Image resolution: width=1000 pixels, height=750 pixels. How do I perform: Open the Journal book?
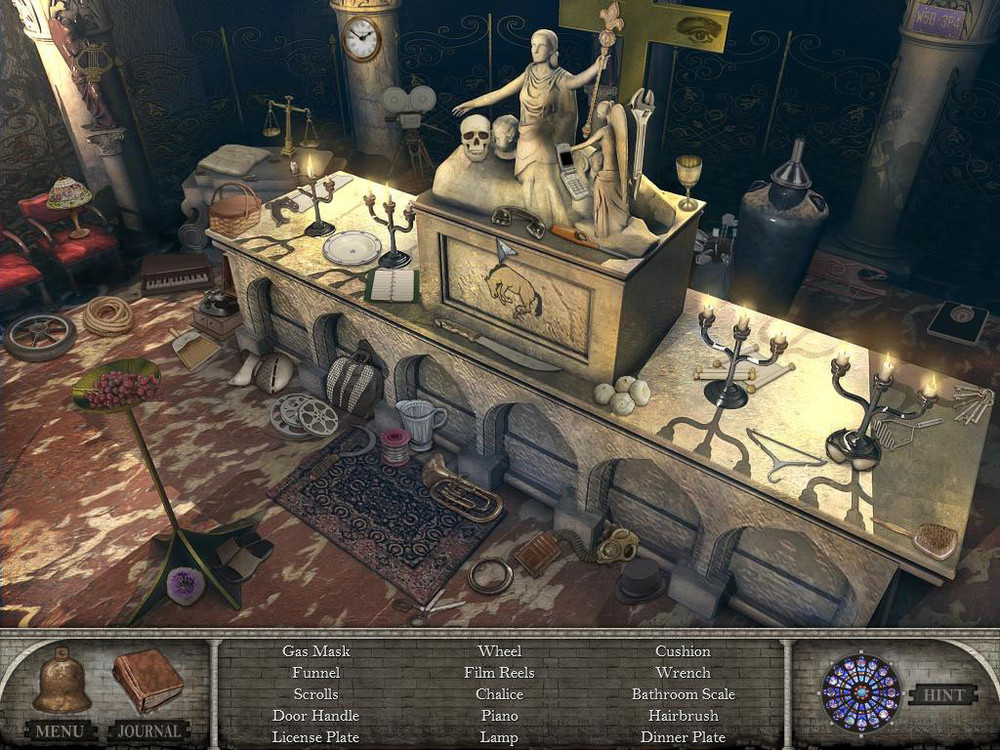click(x=147, y=681)
